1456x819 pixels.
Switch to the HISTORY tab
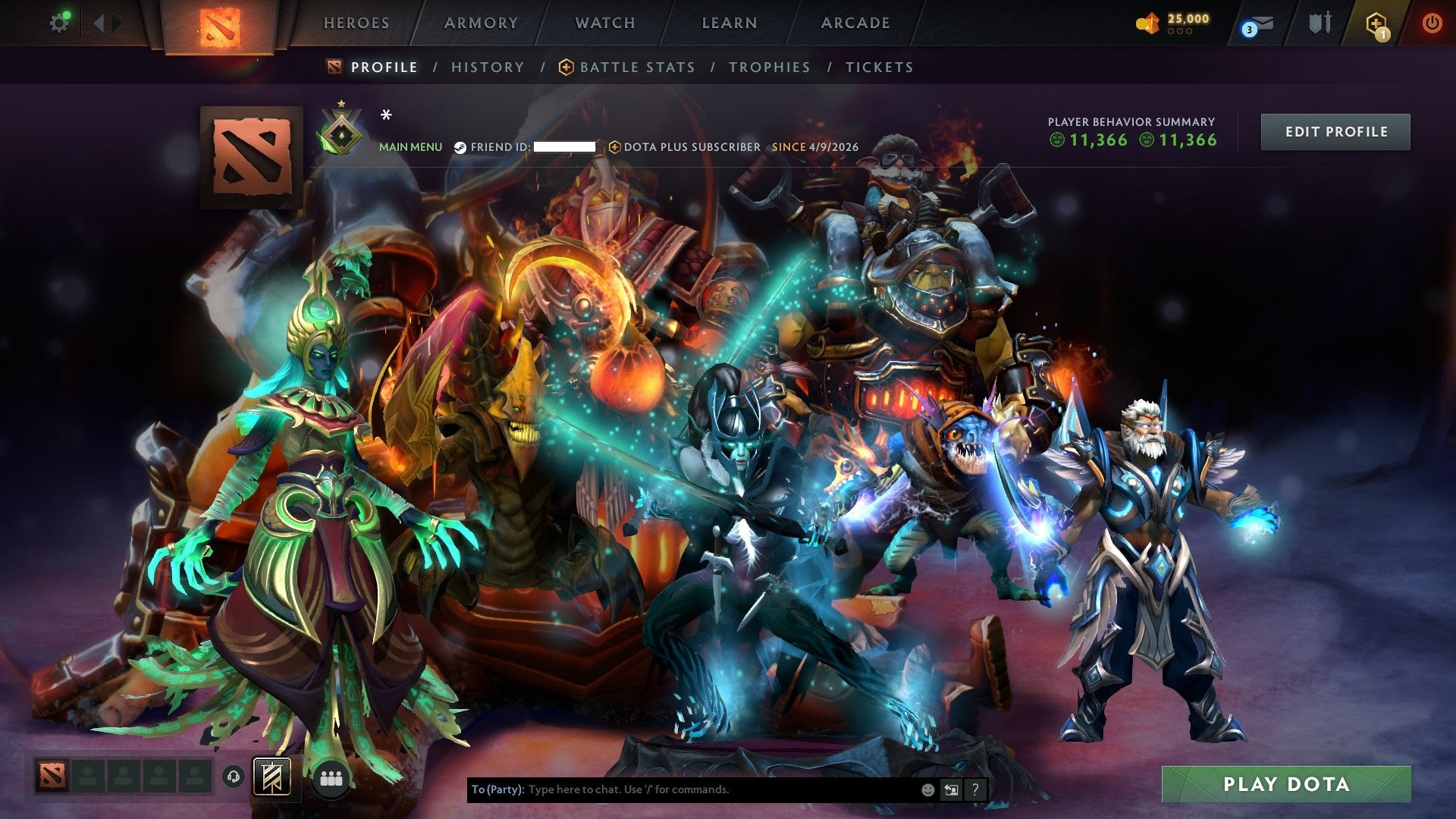pyautogui.click(x=487, y=67)
